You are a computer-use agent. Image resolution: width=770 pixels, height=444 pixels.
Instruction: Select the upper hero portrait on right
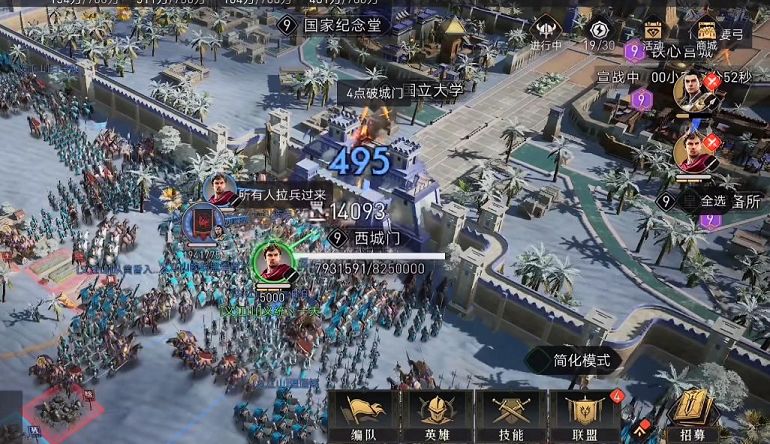692,93
